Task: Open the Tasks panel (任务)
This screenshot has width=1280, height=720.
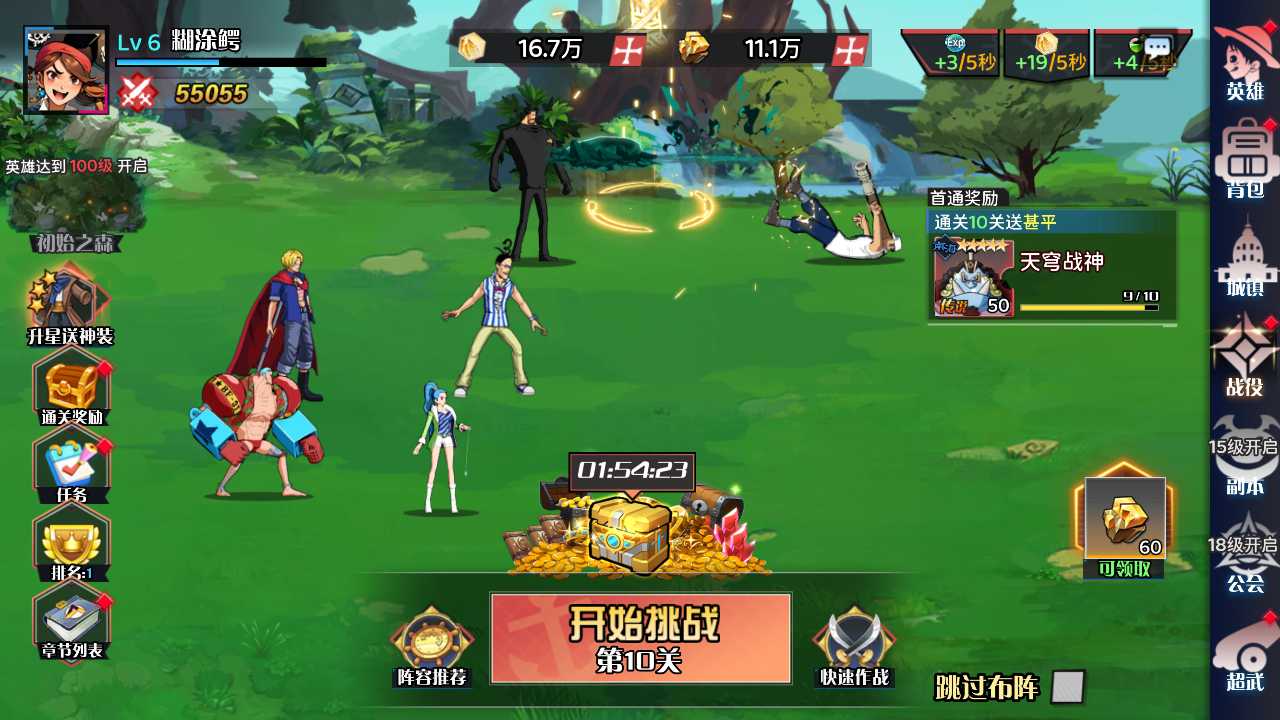Action: click(x=72, y=465)
